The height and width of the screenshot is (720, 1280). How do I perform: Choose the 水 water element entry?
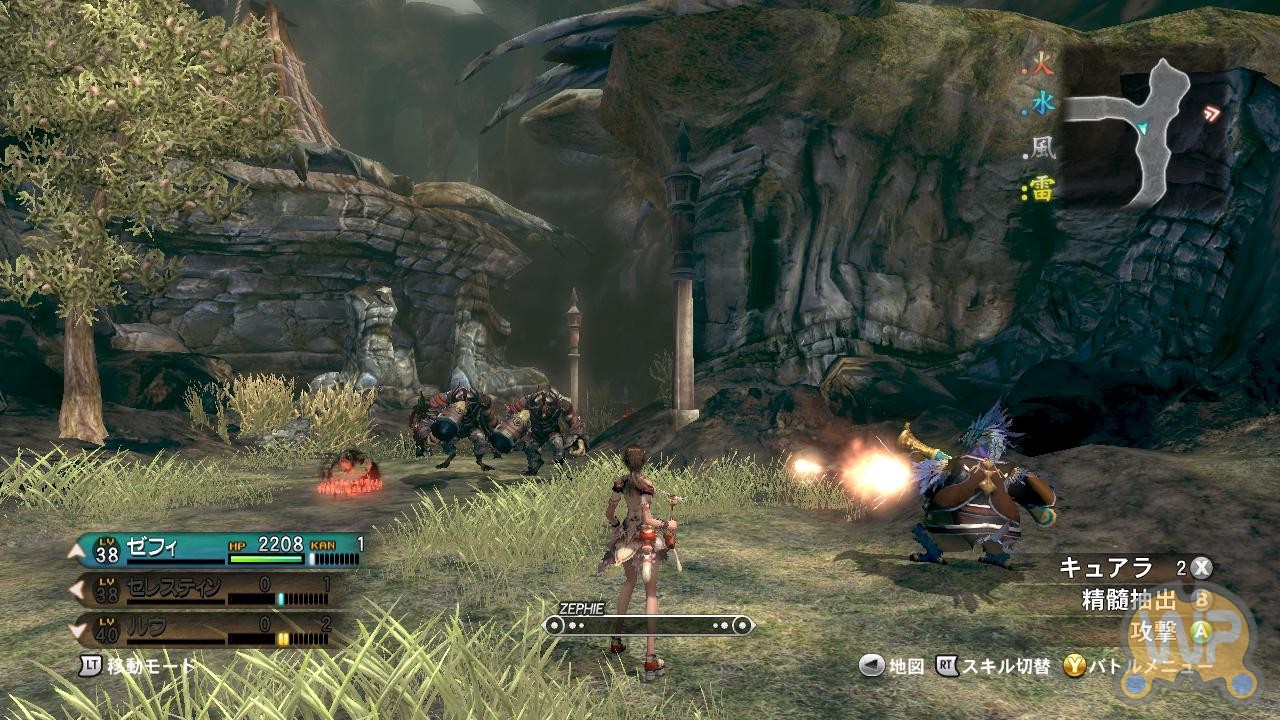[x=1041, y=102]
